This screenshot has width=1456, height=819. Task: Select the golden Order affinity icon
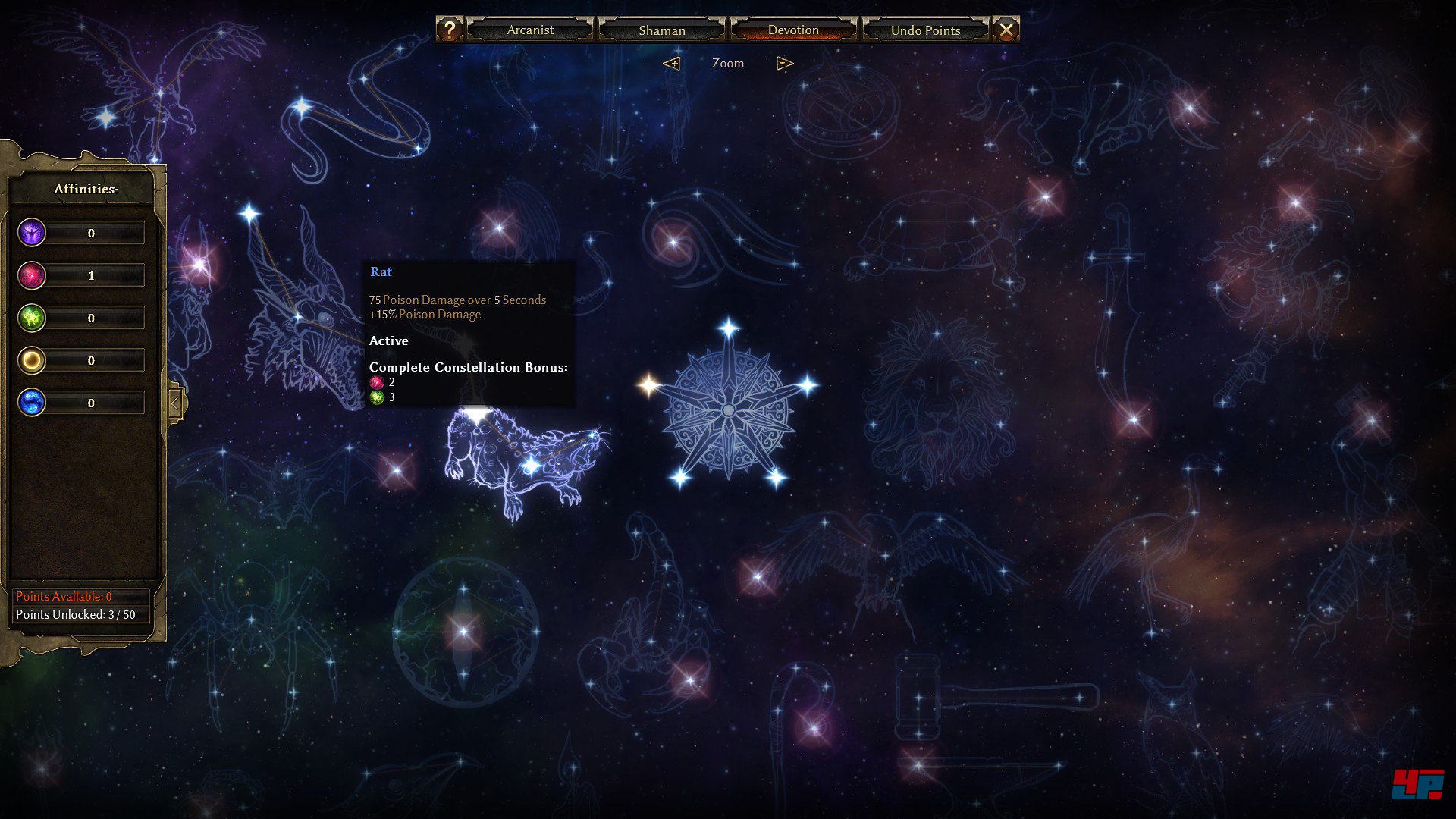click(32, 360)
